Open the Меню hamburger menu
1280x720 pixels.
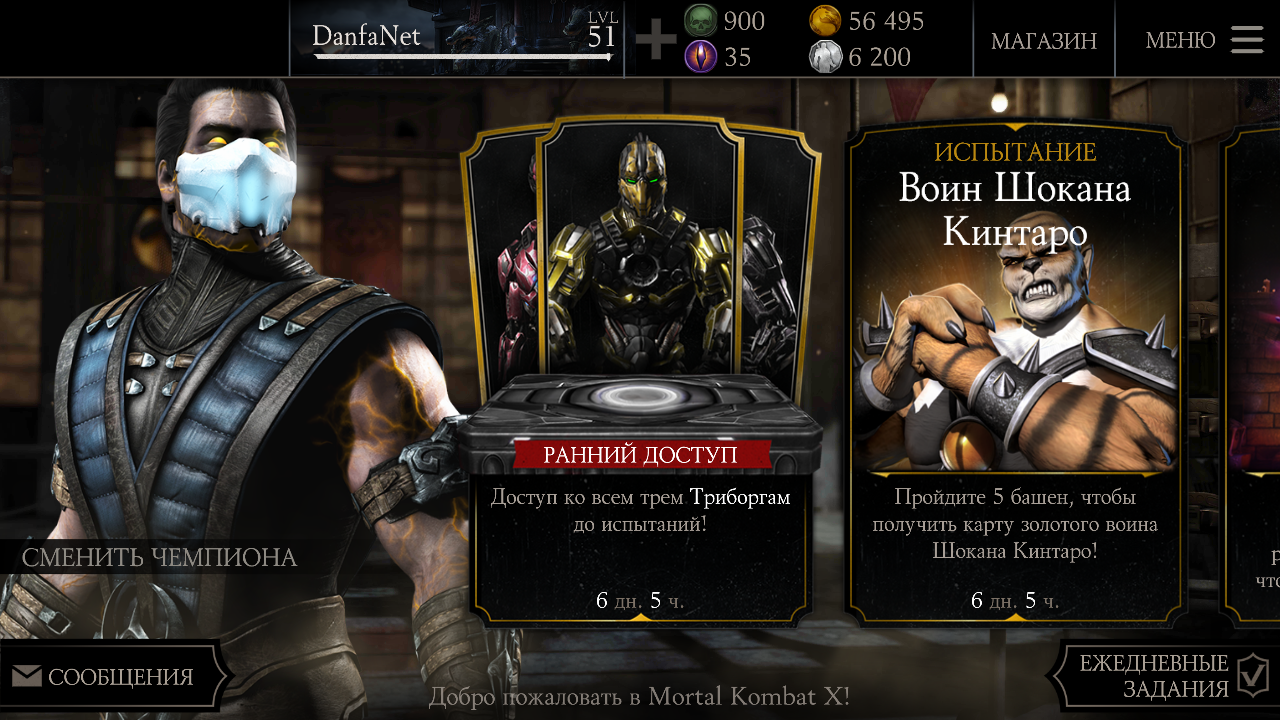click(x=1204, y=40)
